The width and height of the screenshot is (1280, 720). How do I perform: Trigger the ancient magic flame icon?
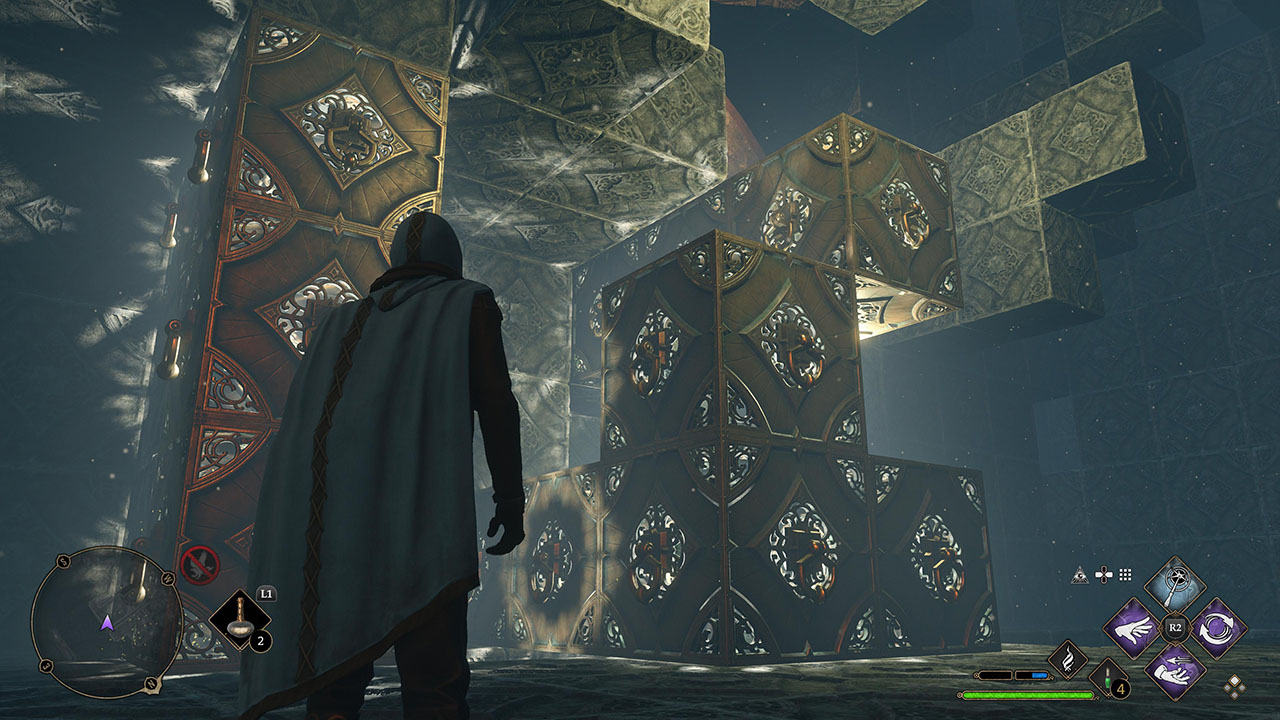1067,659
